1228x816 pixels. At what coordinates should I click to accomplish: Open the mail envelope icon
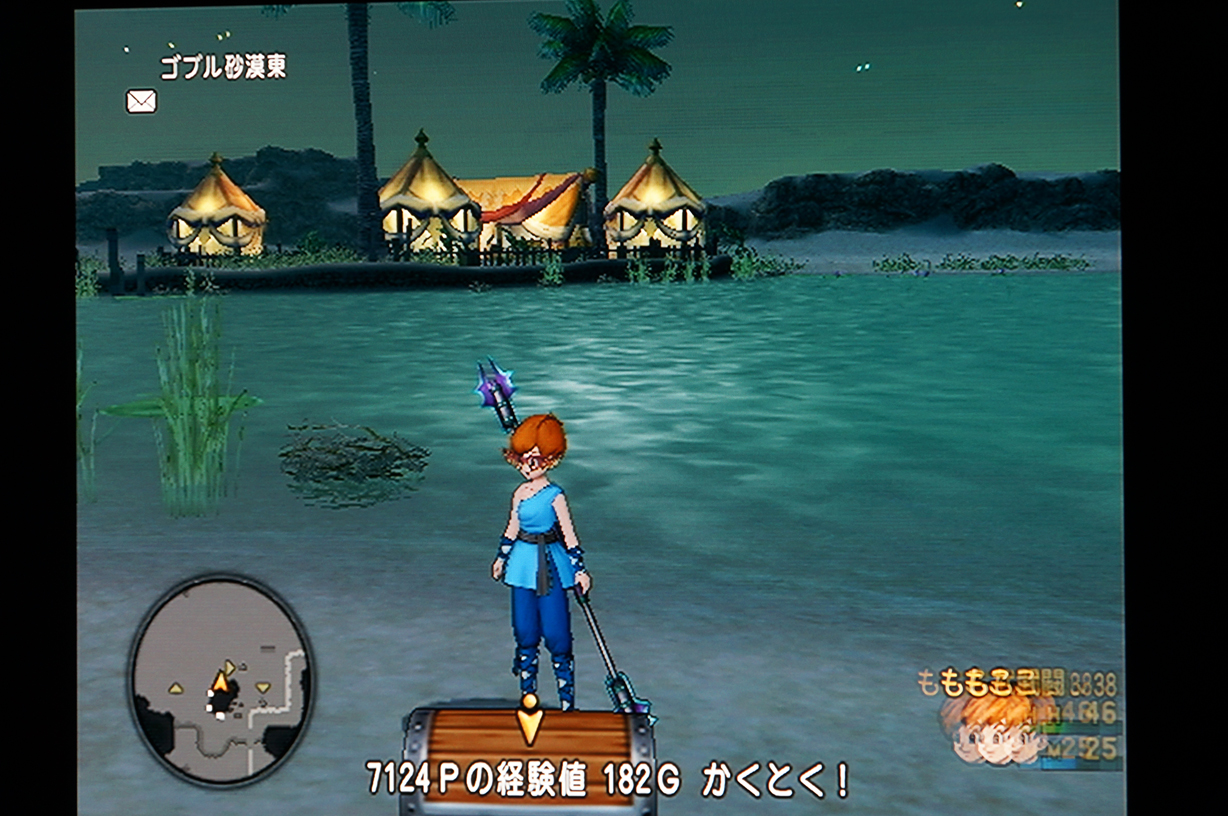pyautogui.click(x=141, y=101)
